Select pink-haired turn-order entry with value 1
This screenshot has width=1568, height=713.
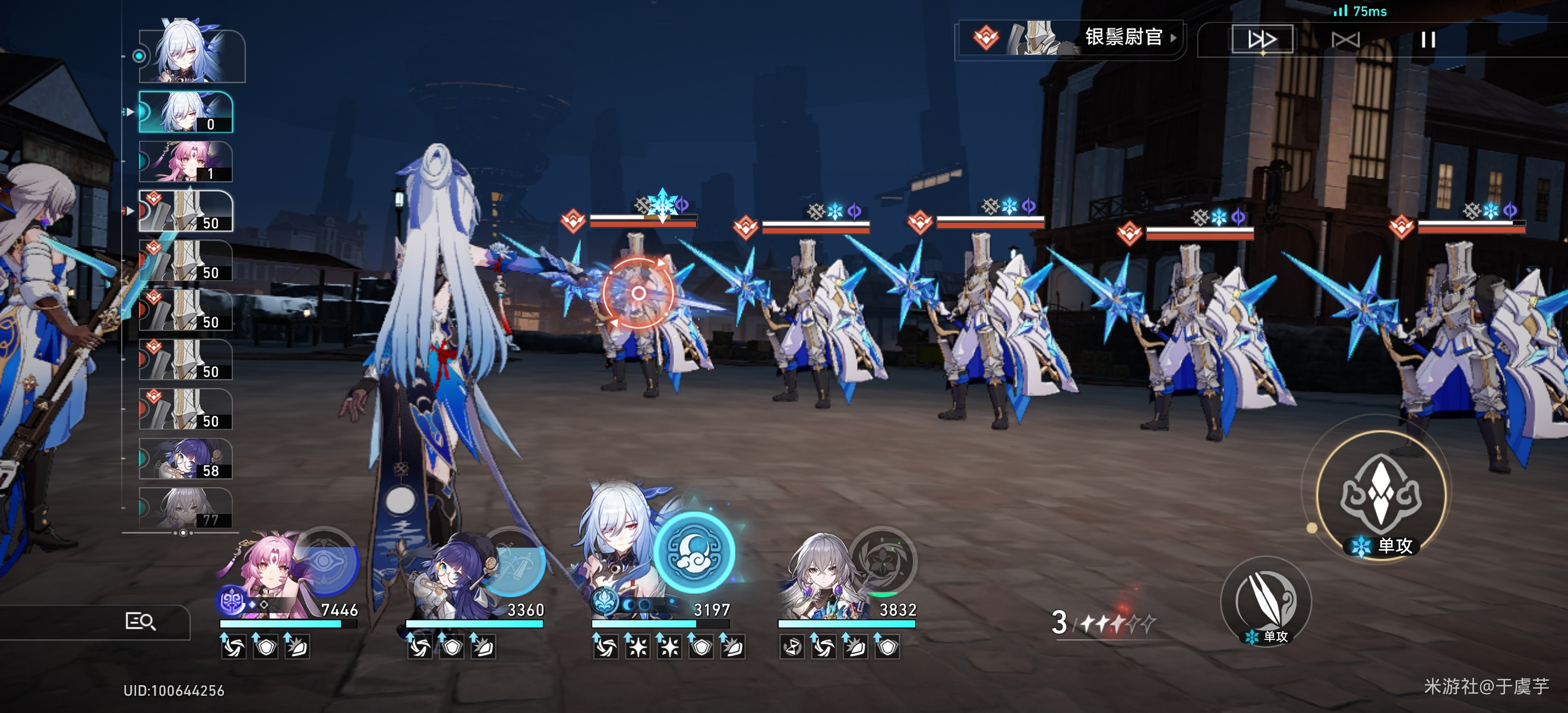coord(186,162)
